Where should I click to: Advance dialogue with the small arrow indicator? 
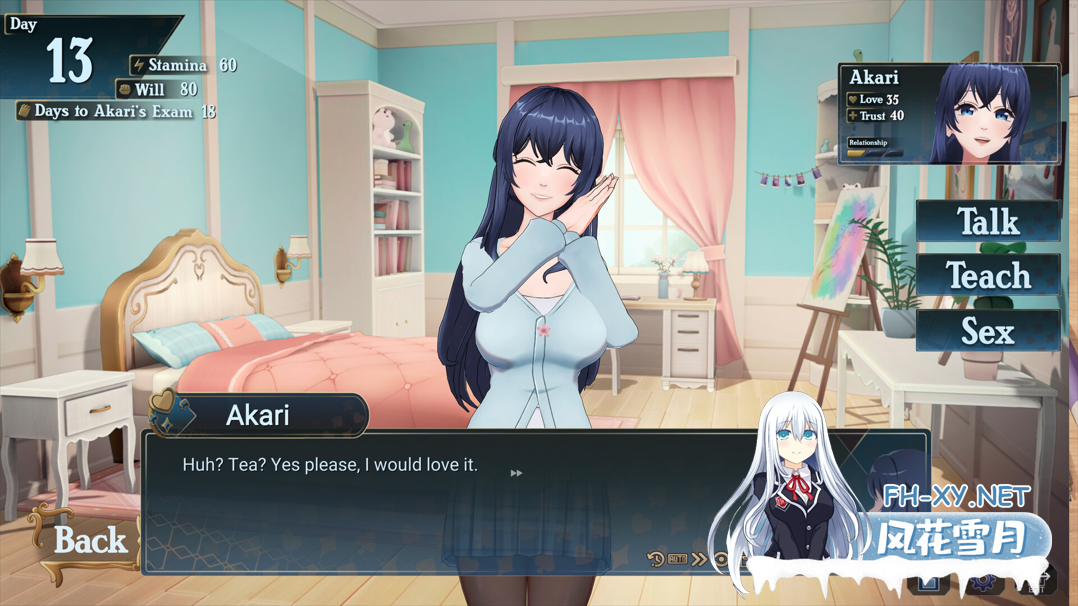click(x=516, y=473)
